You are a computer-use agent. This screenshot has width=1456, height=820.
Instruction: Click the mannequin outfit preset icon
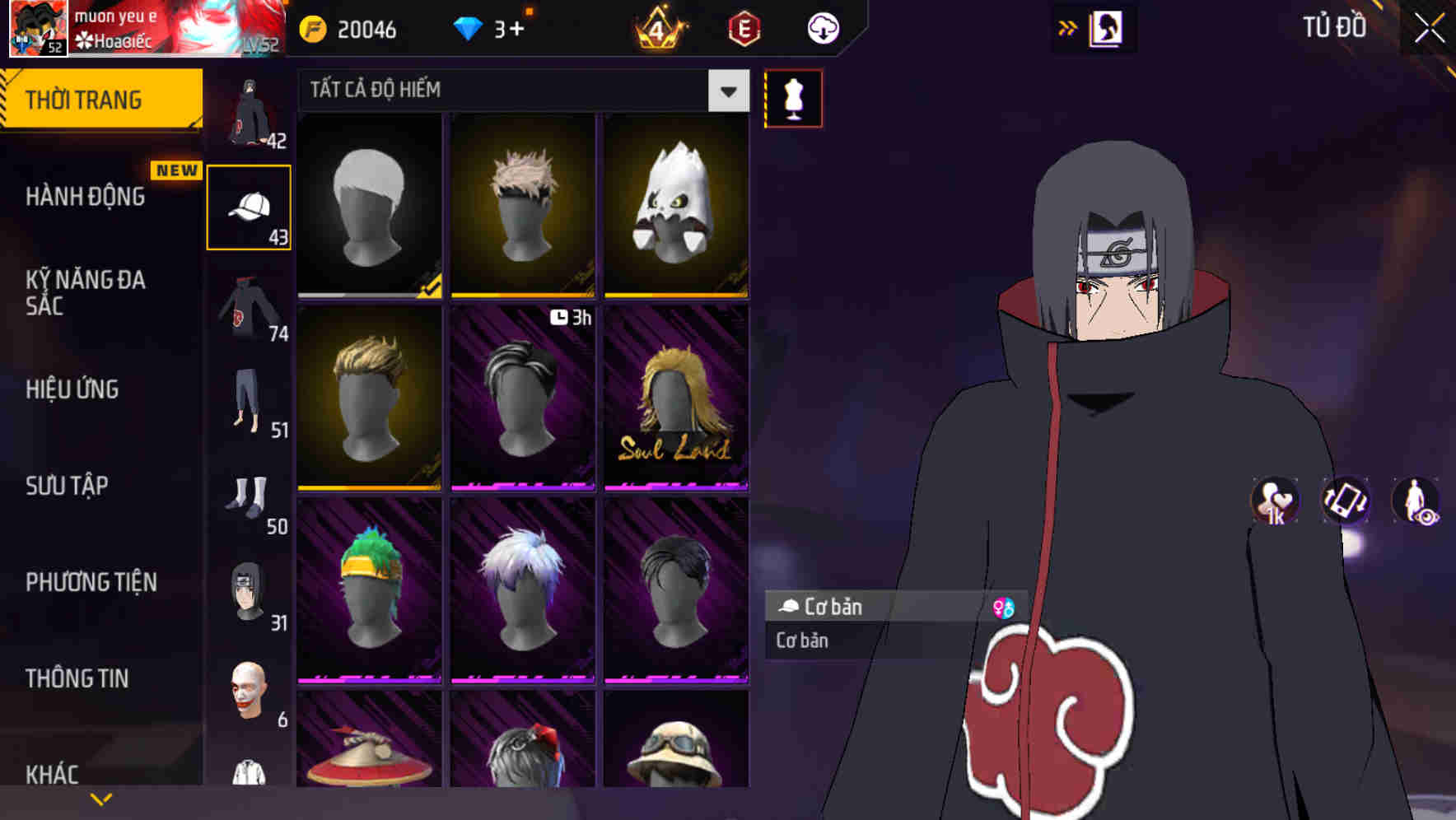click(x=793, y=98)
